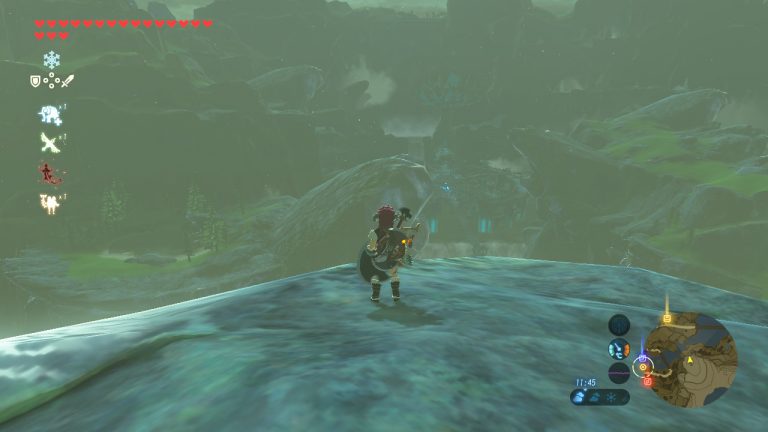Click the Sheikah sensor icon

coord(619,349)
